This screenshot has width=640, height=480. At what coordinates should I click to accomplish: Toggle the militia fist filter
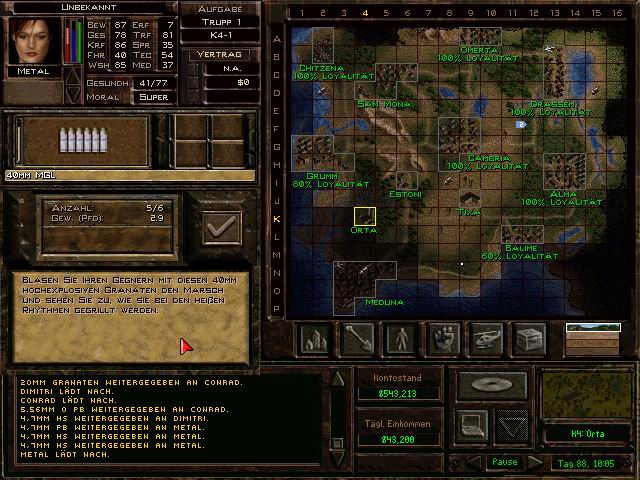click(x=444, y=340)
